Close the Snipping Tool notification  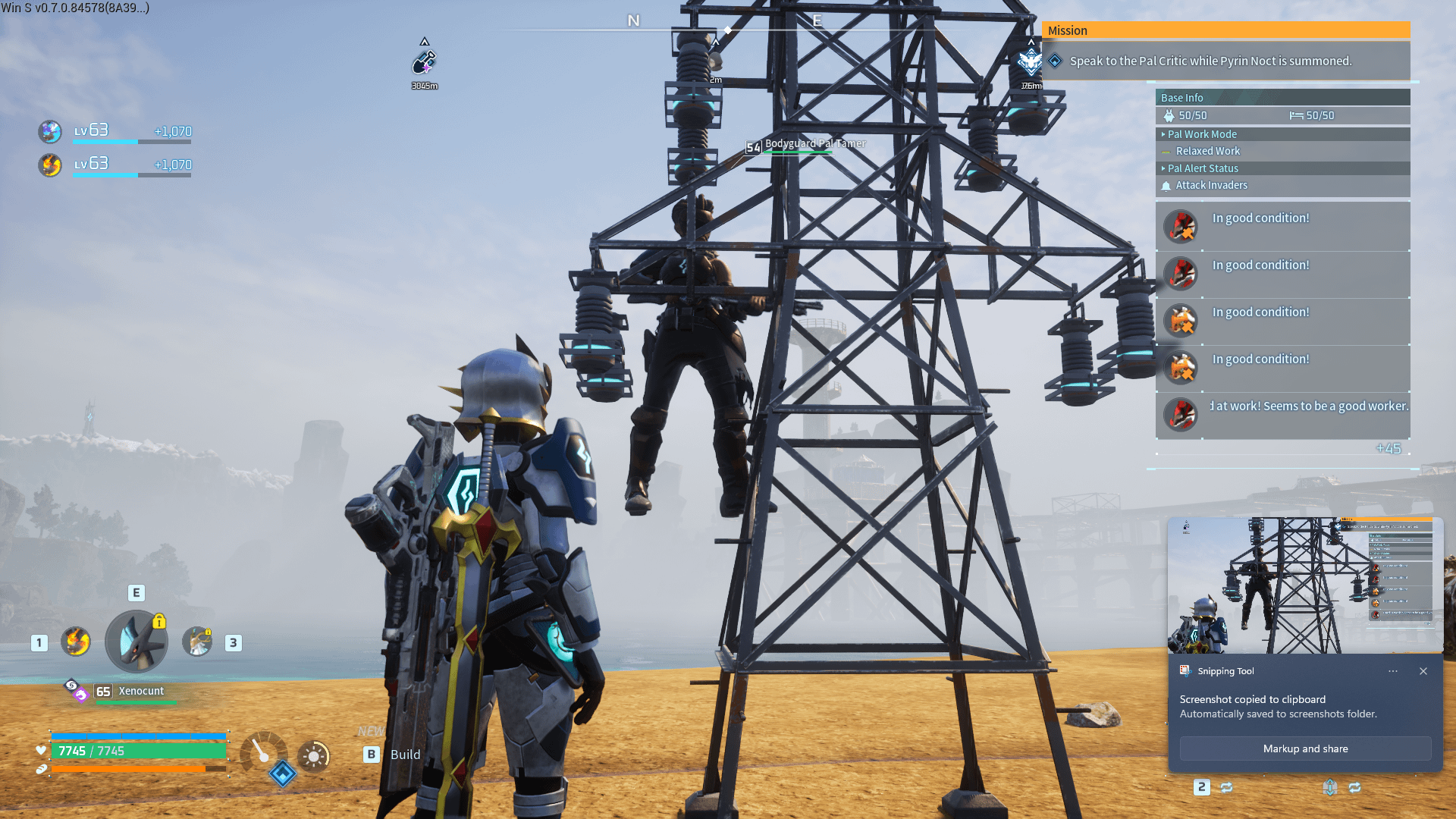(1423, 671)
